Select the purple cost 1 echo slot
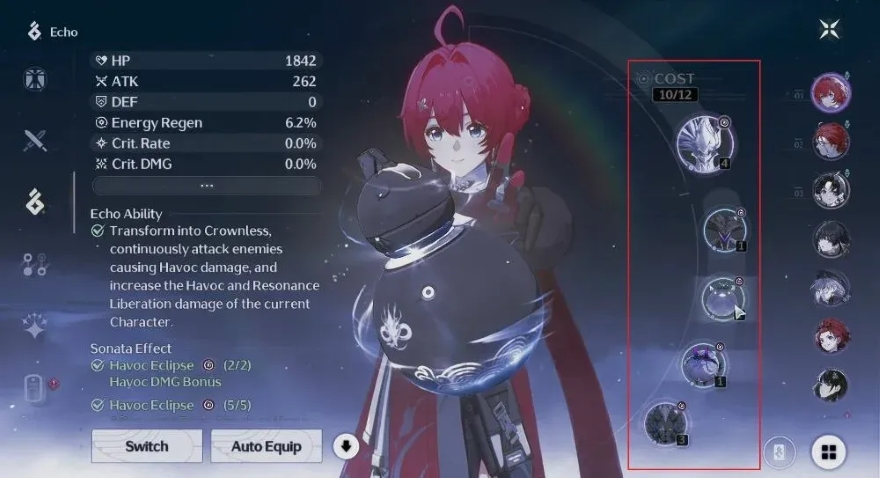Viewport: 880px width, 478px height. coord(703,364)
